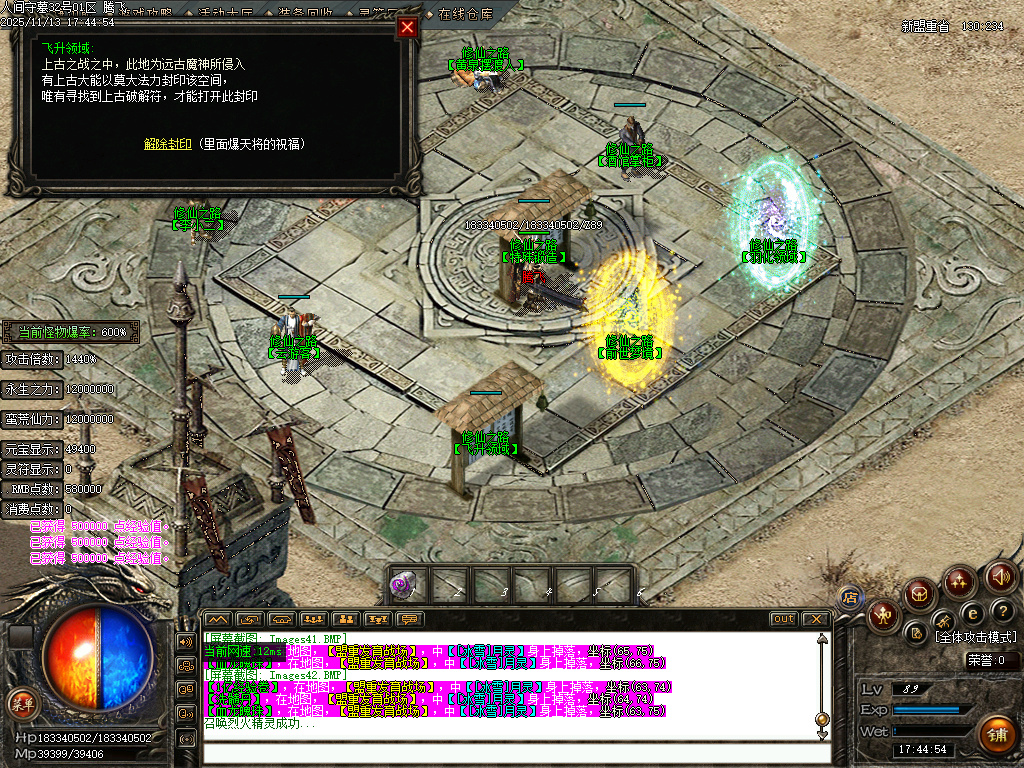Open the orange 铺 stall button
The width and height of the screenshot is (1024, 768).
coord(996,735)
